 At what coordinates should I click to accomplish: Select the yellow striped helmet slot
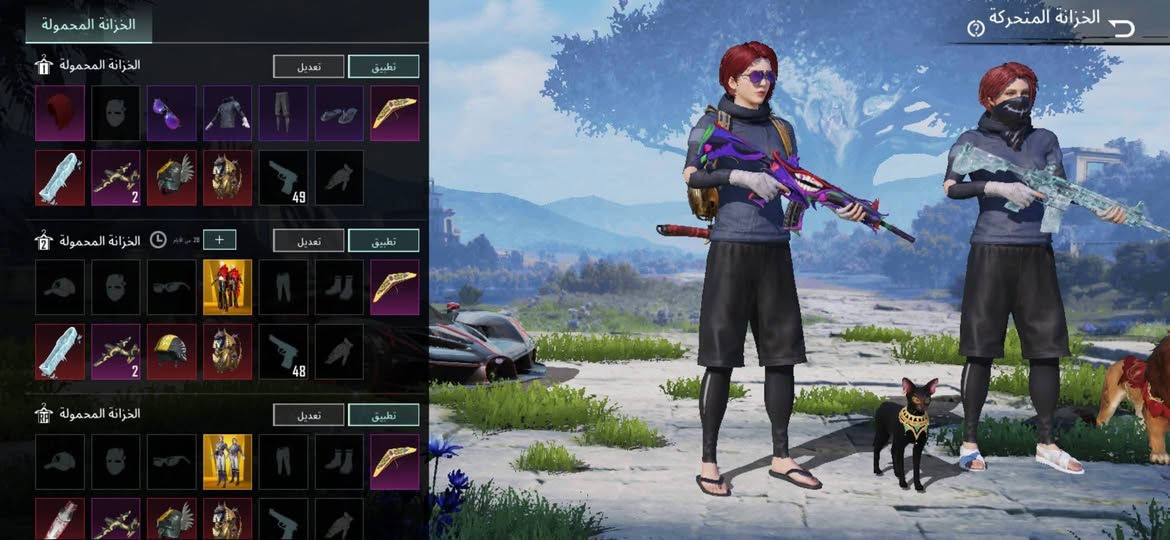tap(172, 352)
